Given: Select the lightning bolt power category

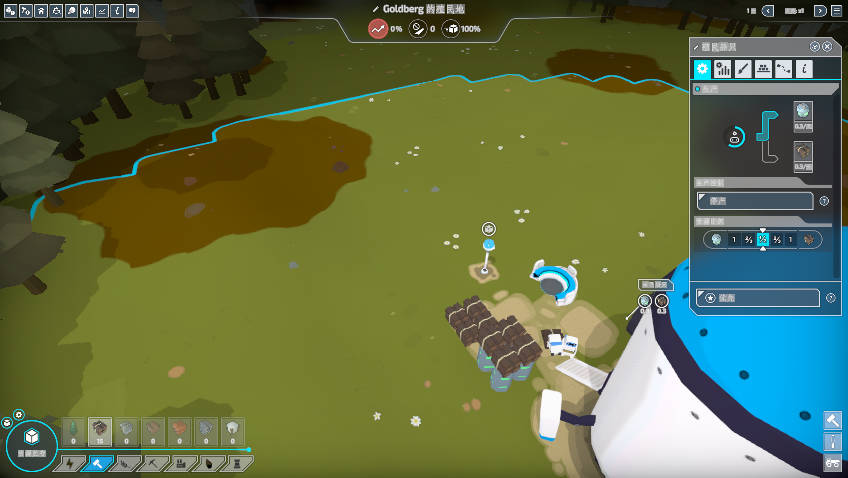Looking at the screenshot, I should tap(73, 463).
